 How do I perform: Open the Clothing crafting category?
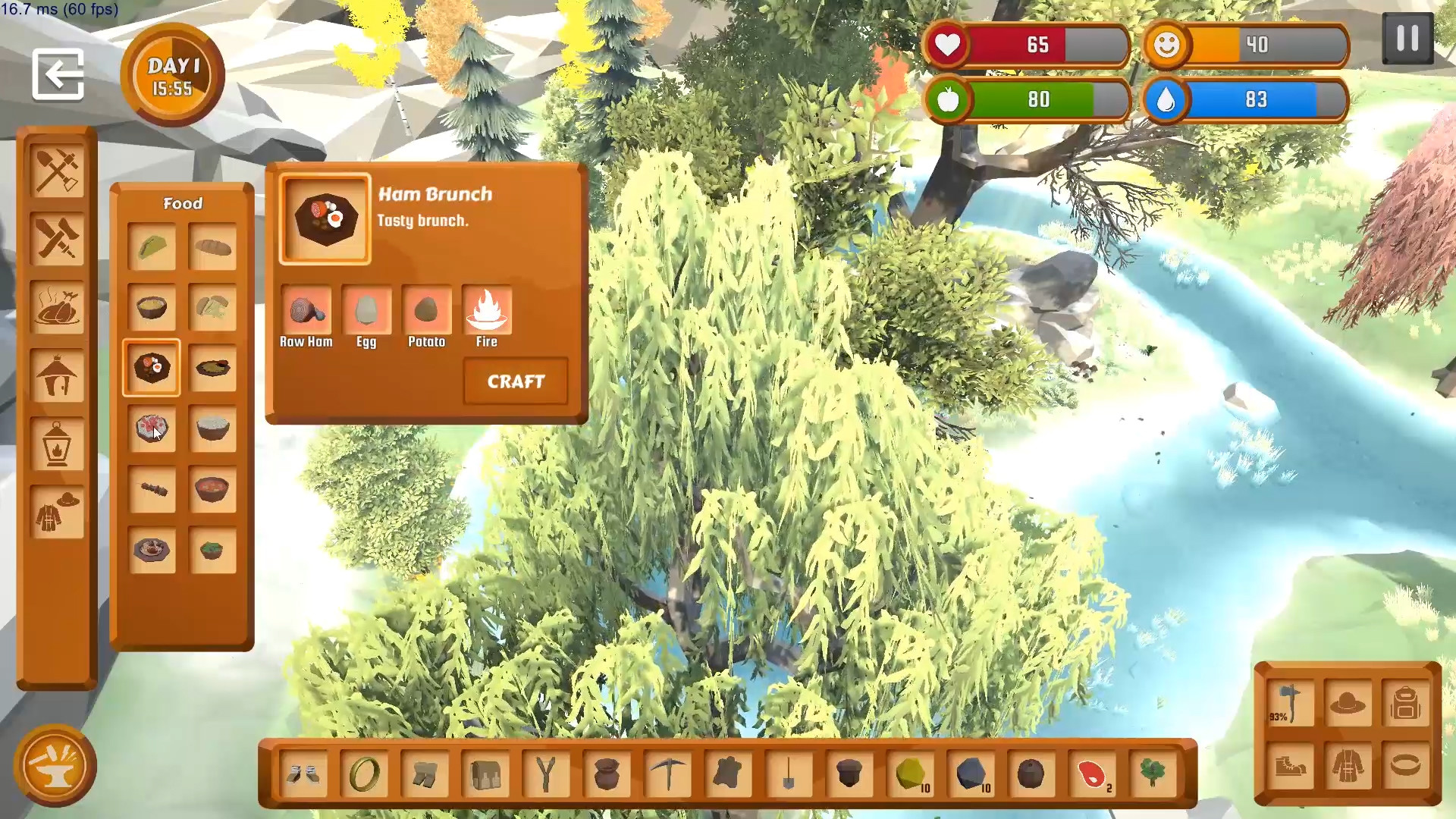(58, 513)
